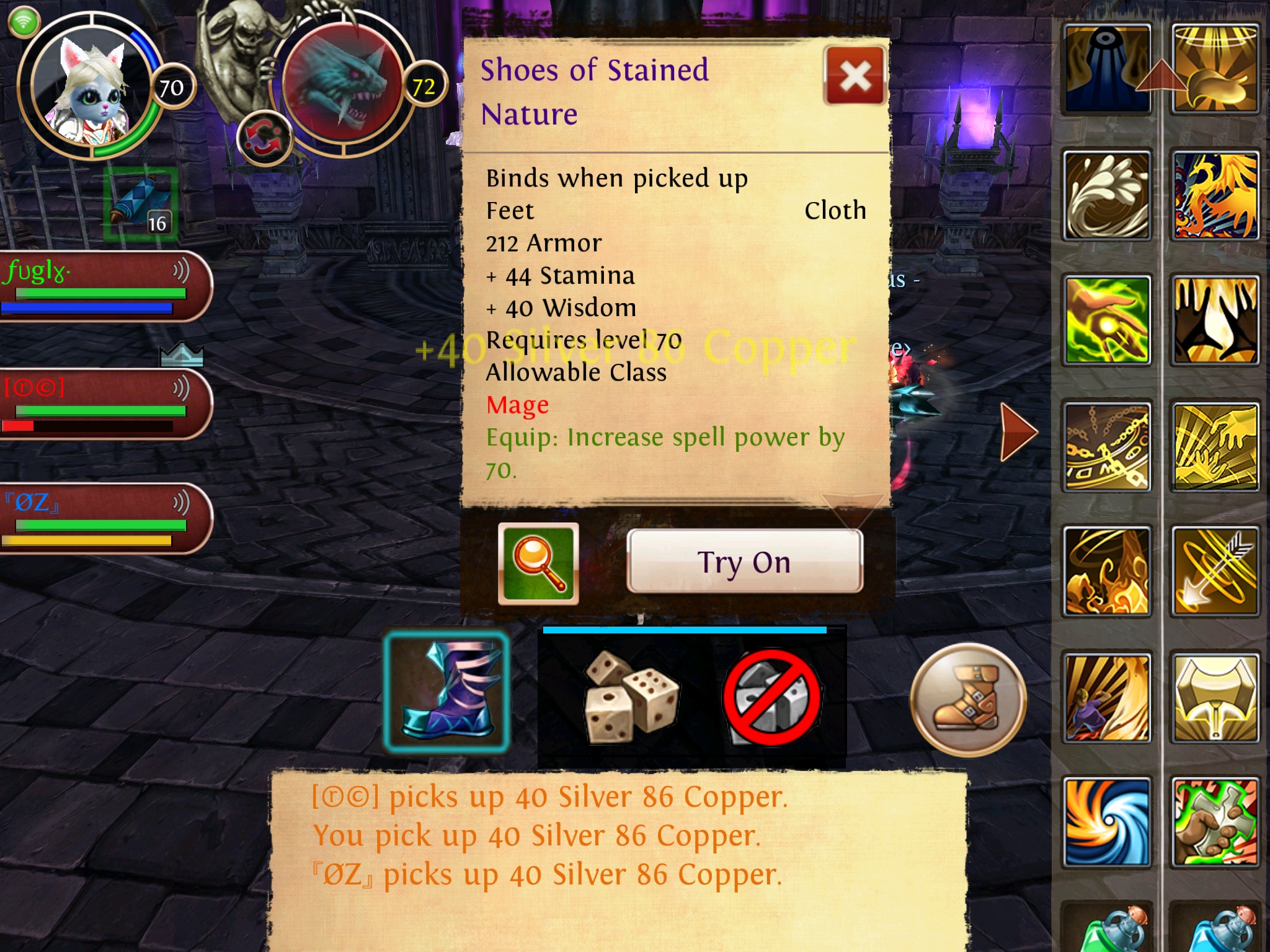Select the purple boots loot icon
The width and height of the screenshot is (1270, 952).
coord(446,693)
